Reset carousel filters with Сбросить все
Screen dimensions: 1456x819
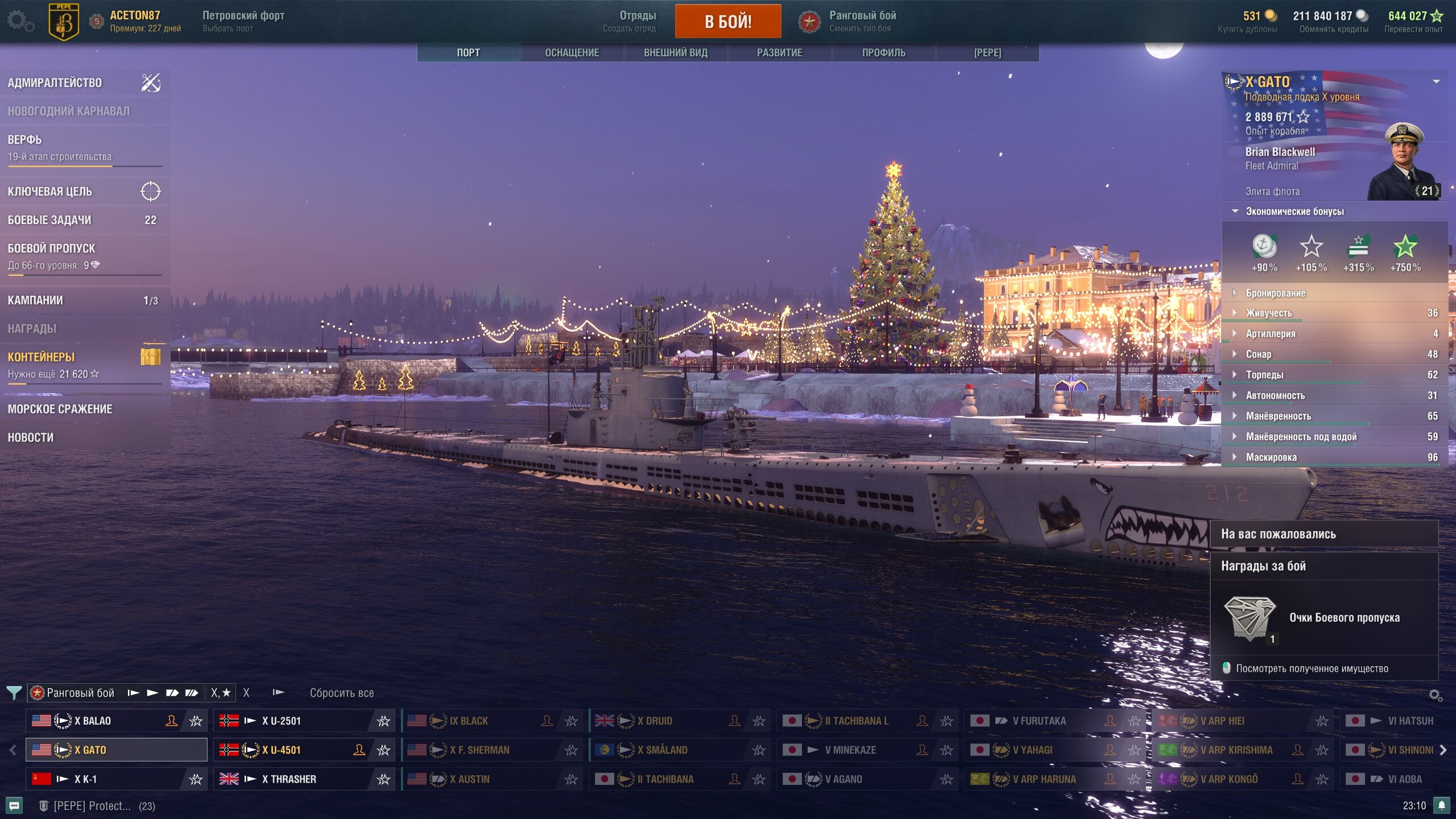pos(342,693)
